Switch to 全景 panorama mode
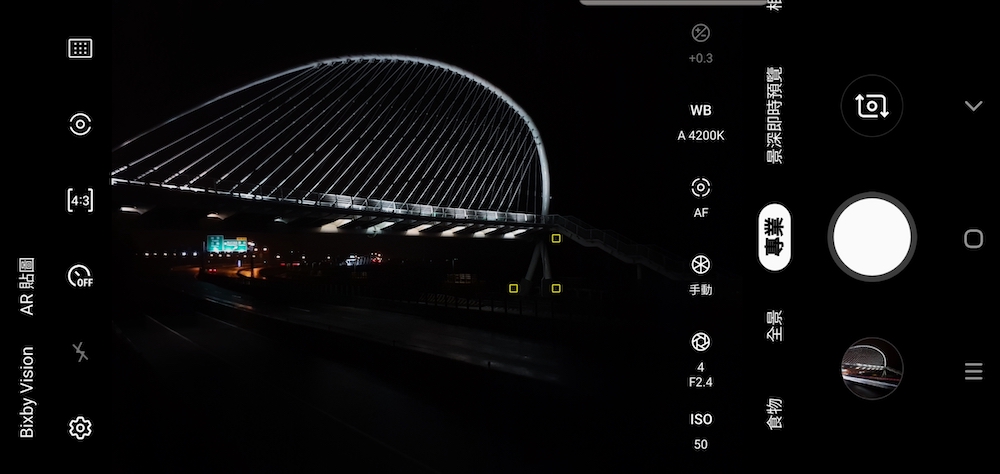Screen dimensions: 1000x474 [x=774, y=326]
